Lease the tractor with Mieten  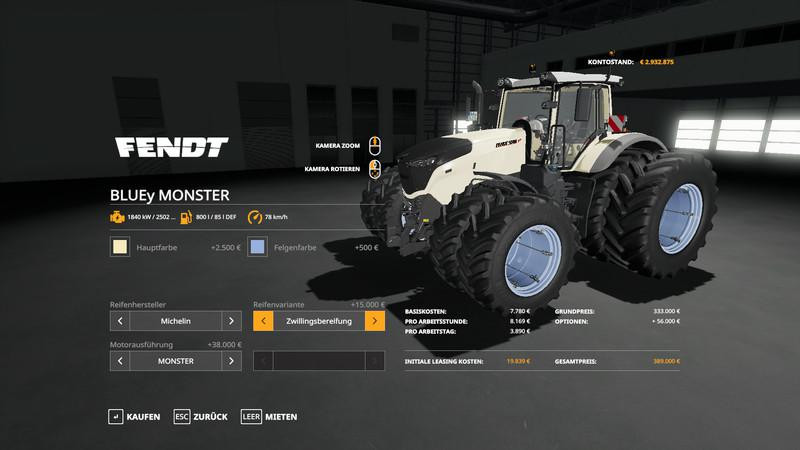point(270,416)
